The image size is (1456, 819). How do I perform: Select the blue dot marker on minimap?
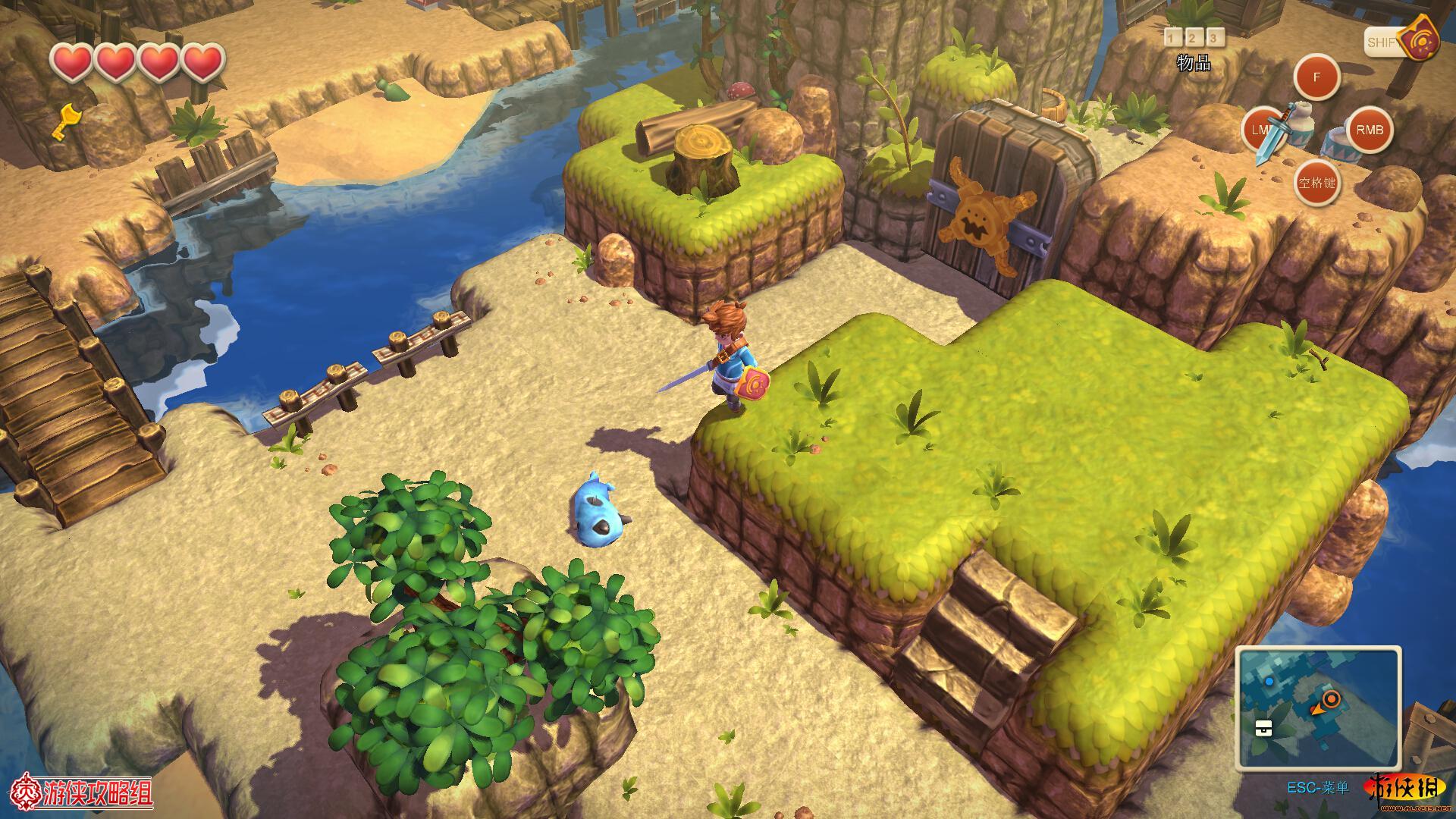(x=1269, y=682)
